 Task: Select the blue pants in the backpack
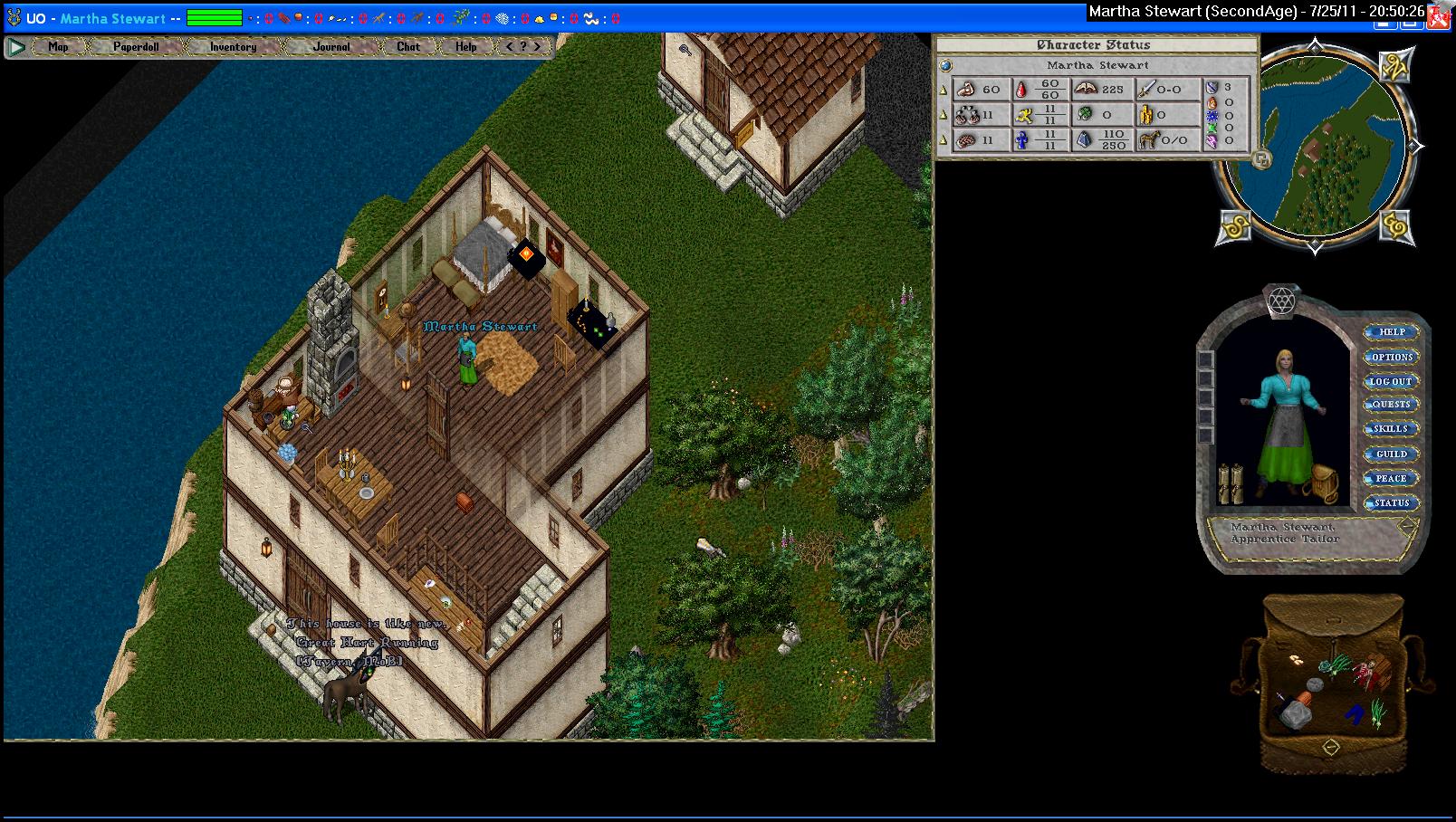click(1355, 714)
